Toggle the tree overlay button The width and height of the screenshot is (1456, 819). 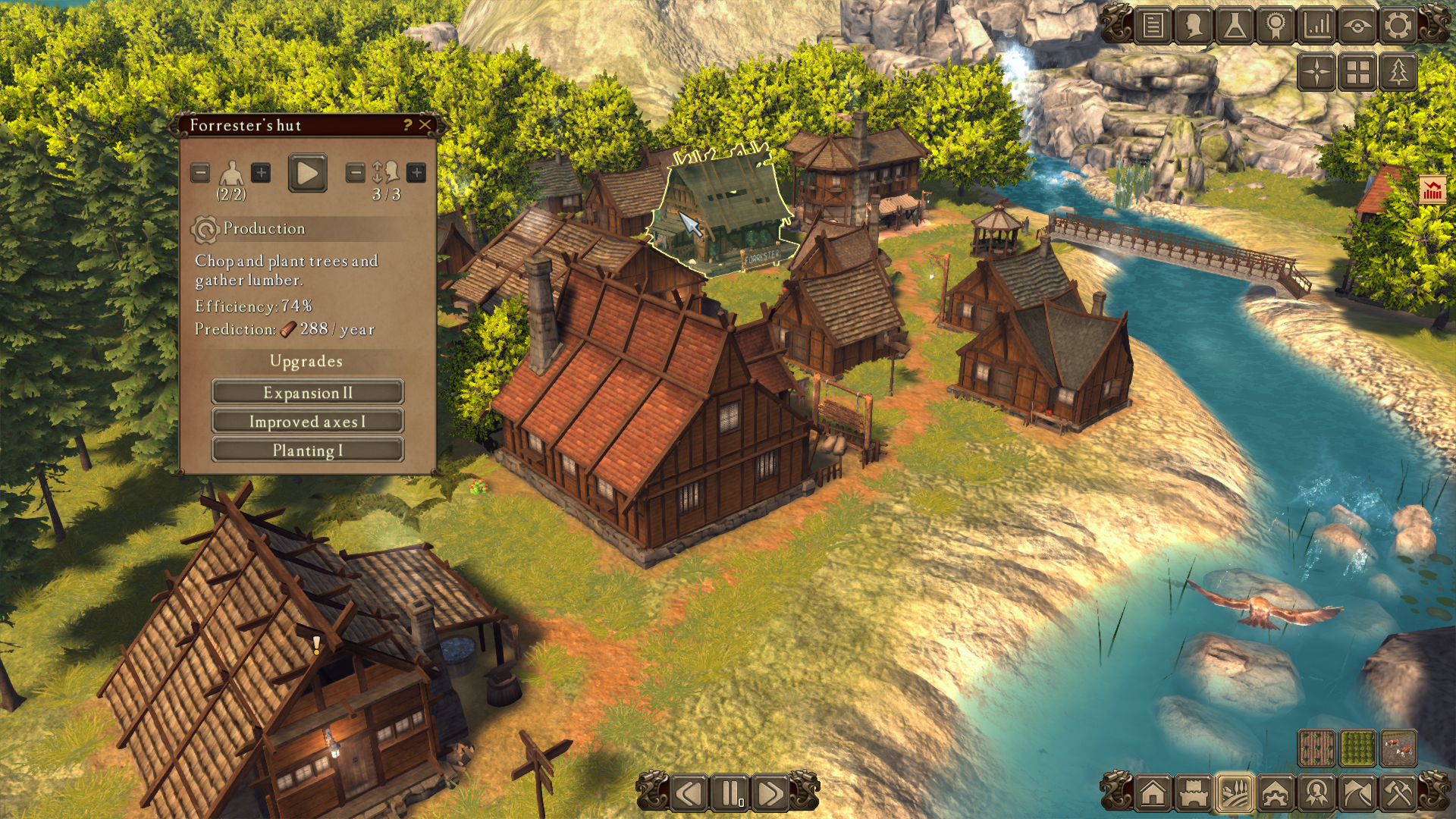point(1398,73)
